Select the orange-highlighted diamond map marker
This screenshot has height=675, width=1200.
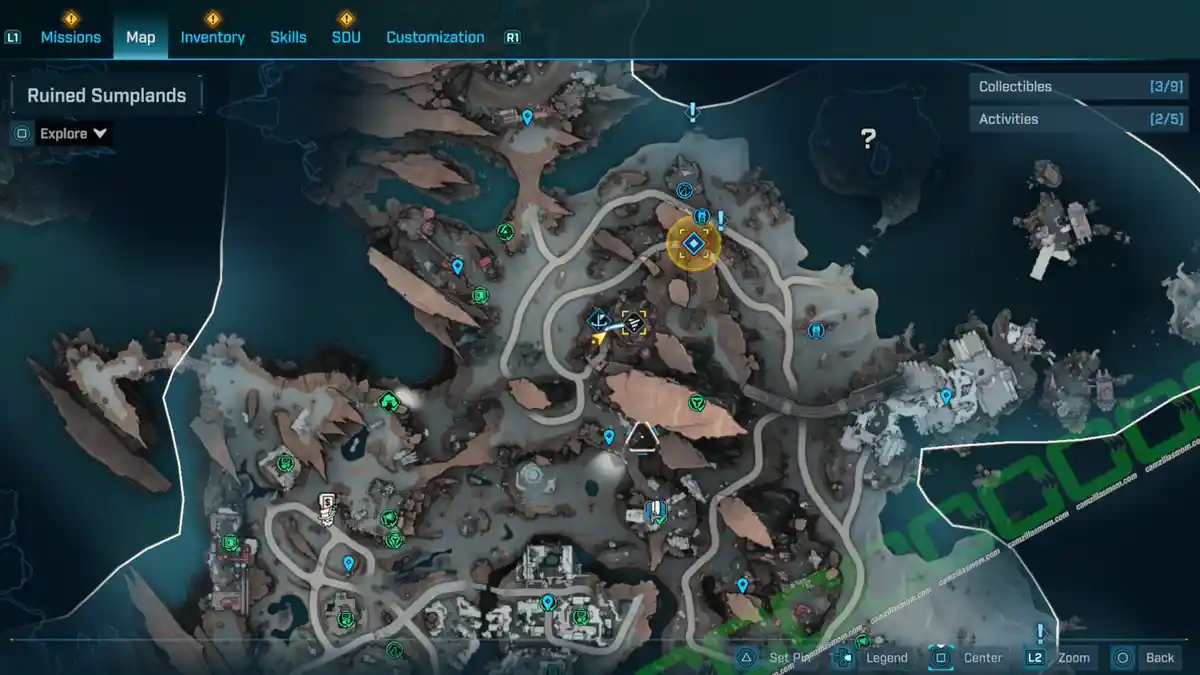692,243
